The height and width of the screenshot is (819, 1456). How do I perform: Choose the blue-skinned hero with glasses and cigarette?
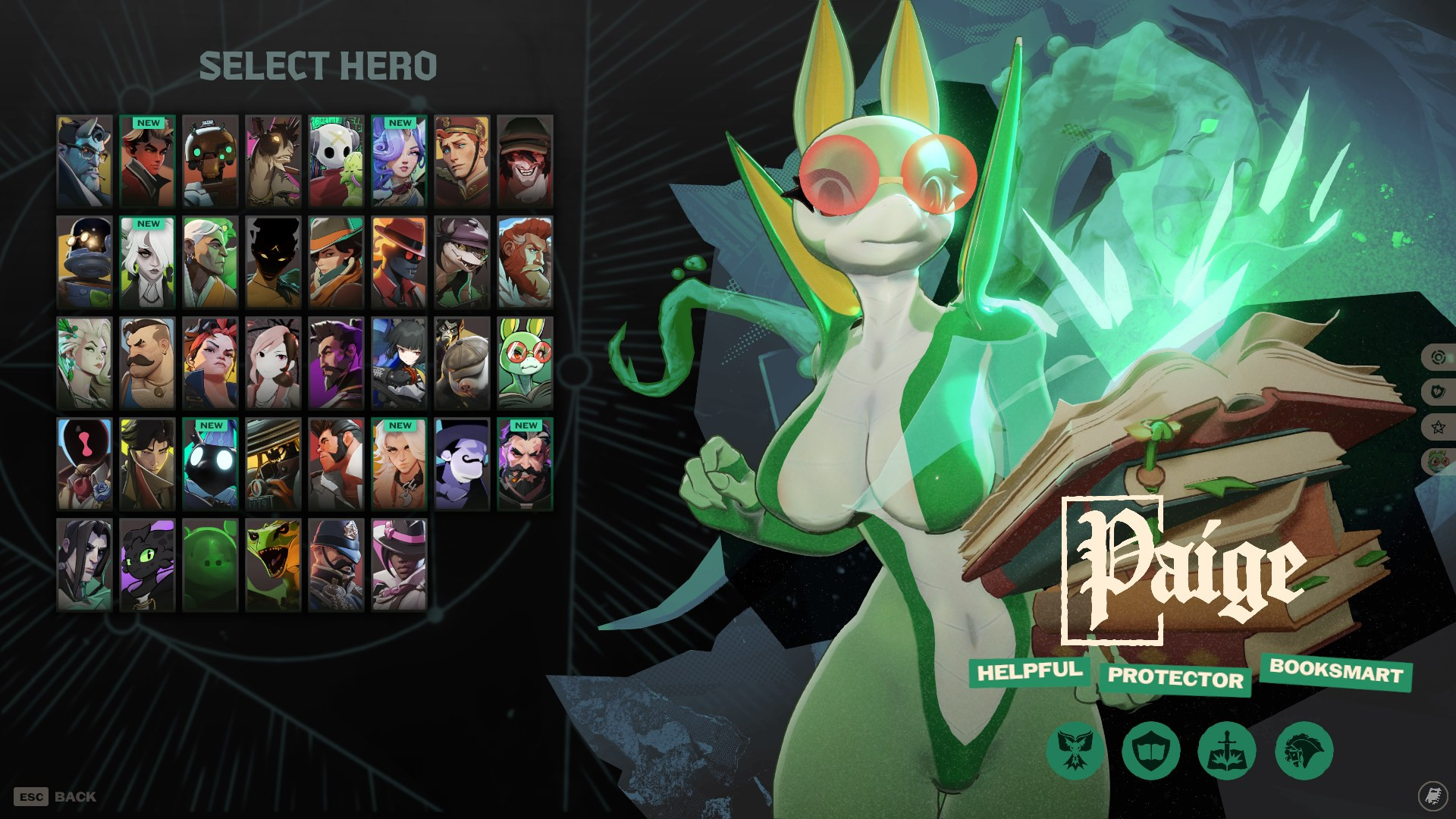(84, 162)
